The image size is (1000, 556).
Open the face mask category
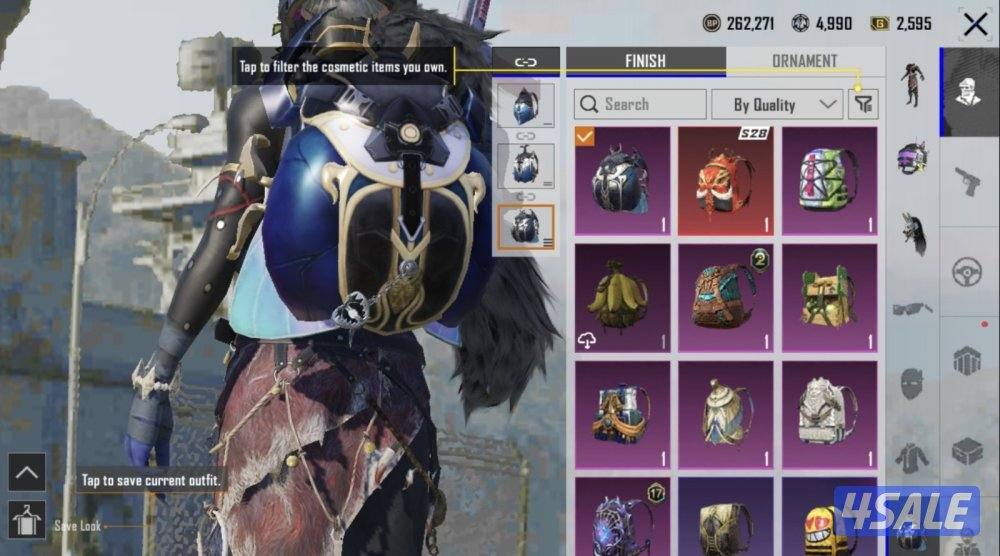pos(911,384)
